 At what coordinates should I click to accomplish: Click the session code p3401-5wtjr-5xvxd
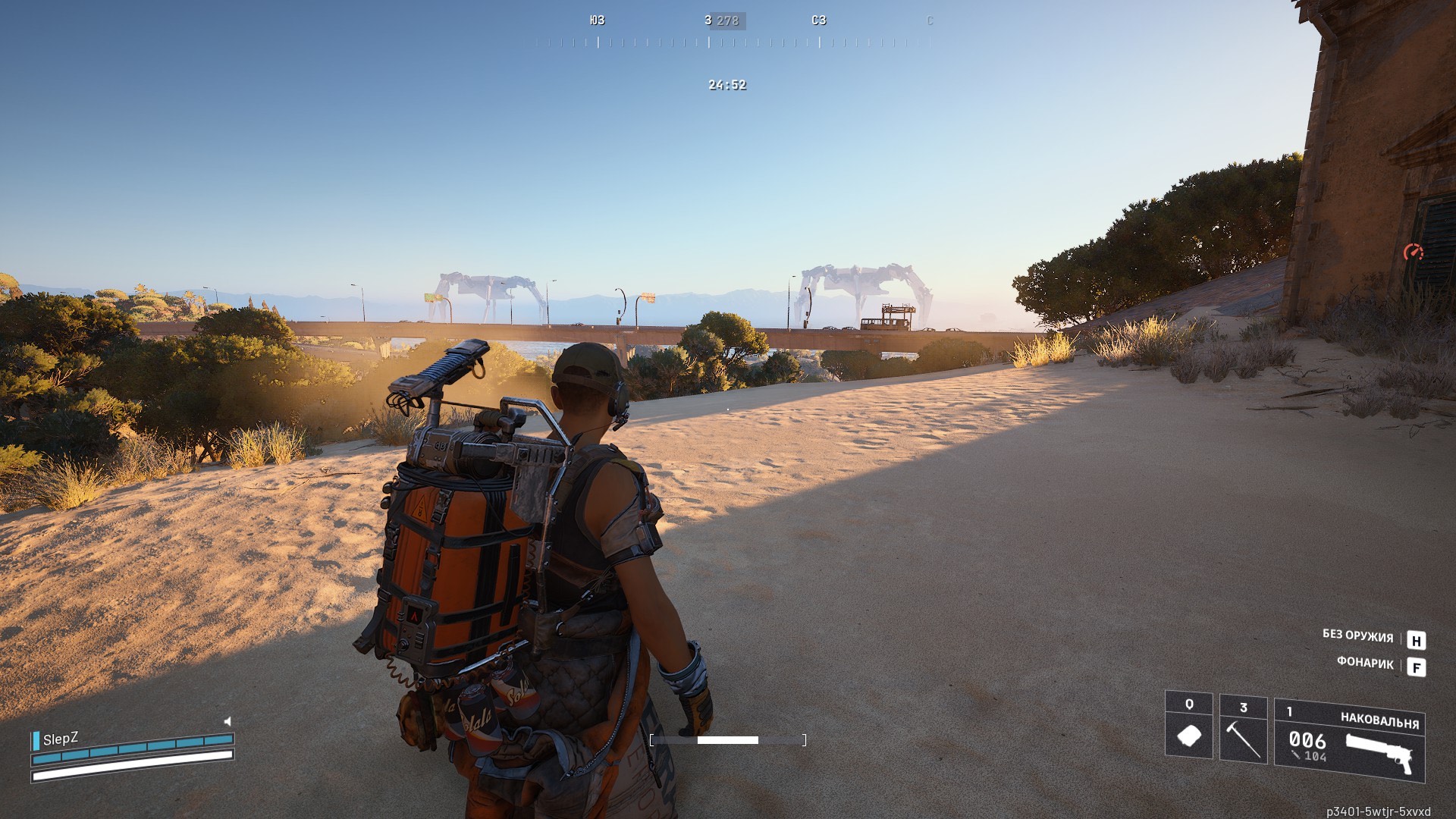[1380, 808]
